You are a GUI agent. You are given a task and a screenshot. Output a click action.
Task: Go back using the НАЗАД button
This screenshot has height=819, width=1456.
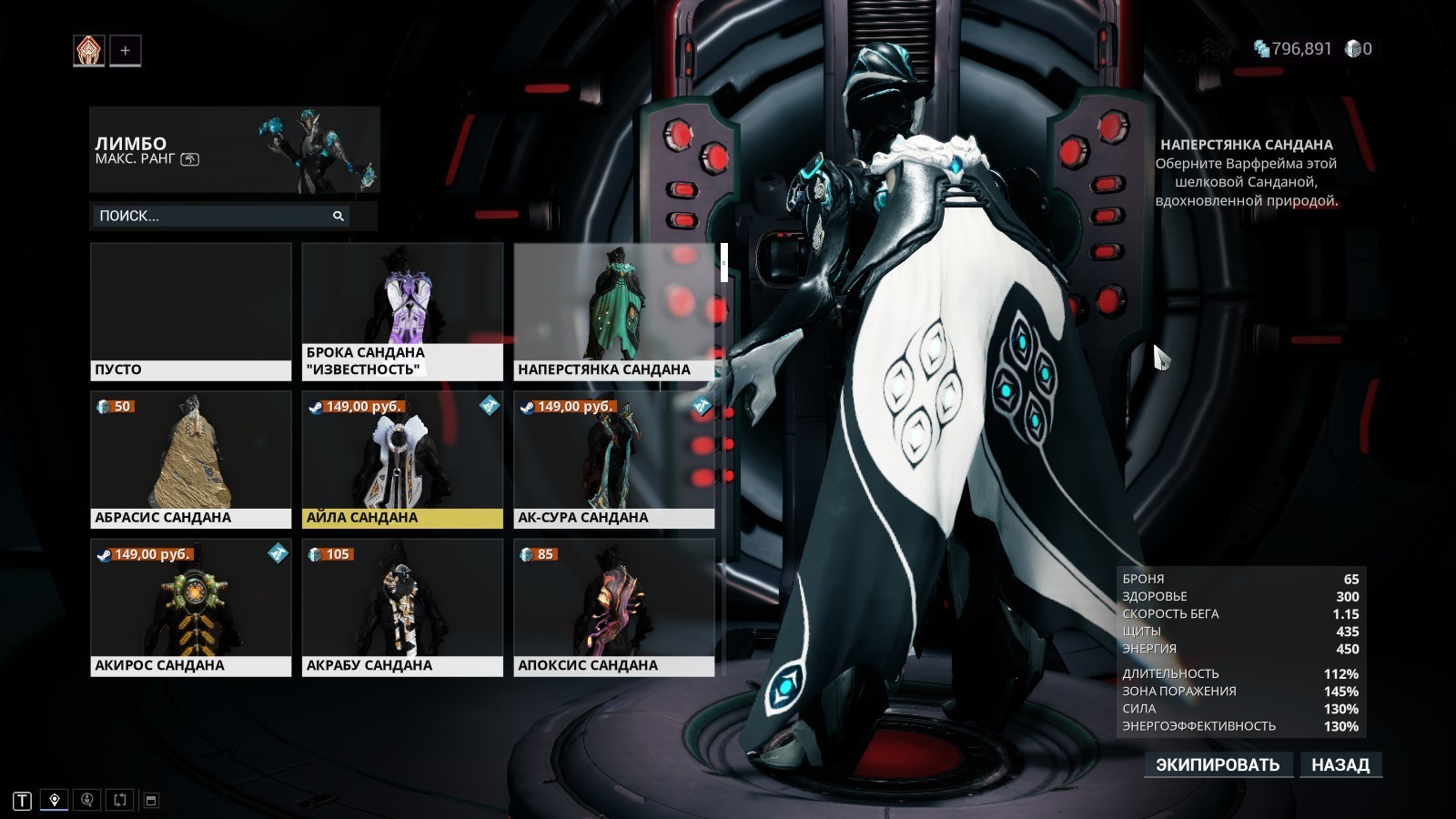[x=1340, y=764]
